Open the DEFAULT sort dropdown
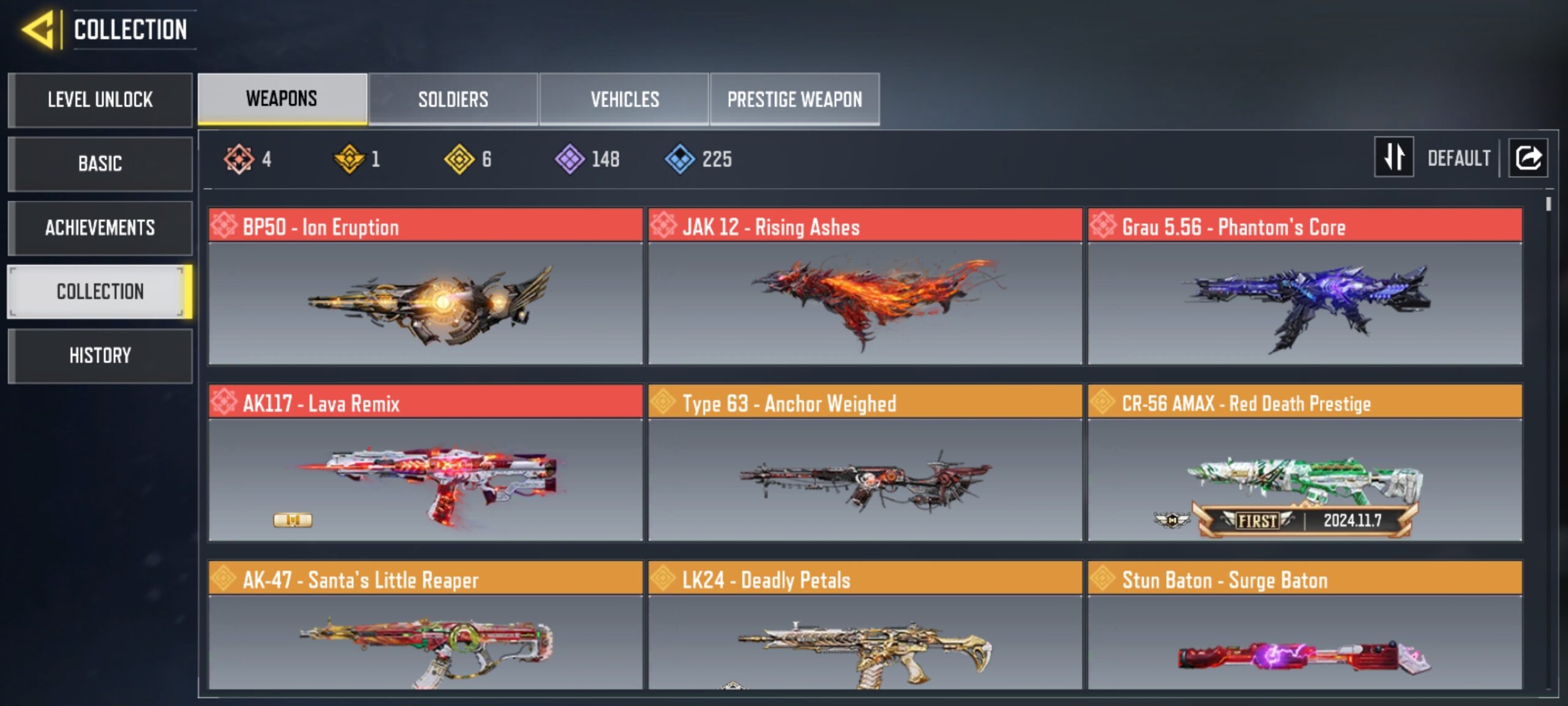The height and width of the screenshot is (706, 1568). tap(1461, 158)
